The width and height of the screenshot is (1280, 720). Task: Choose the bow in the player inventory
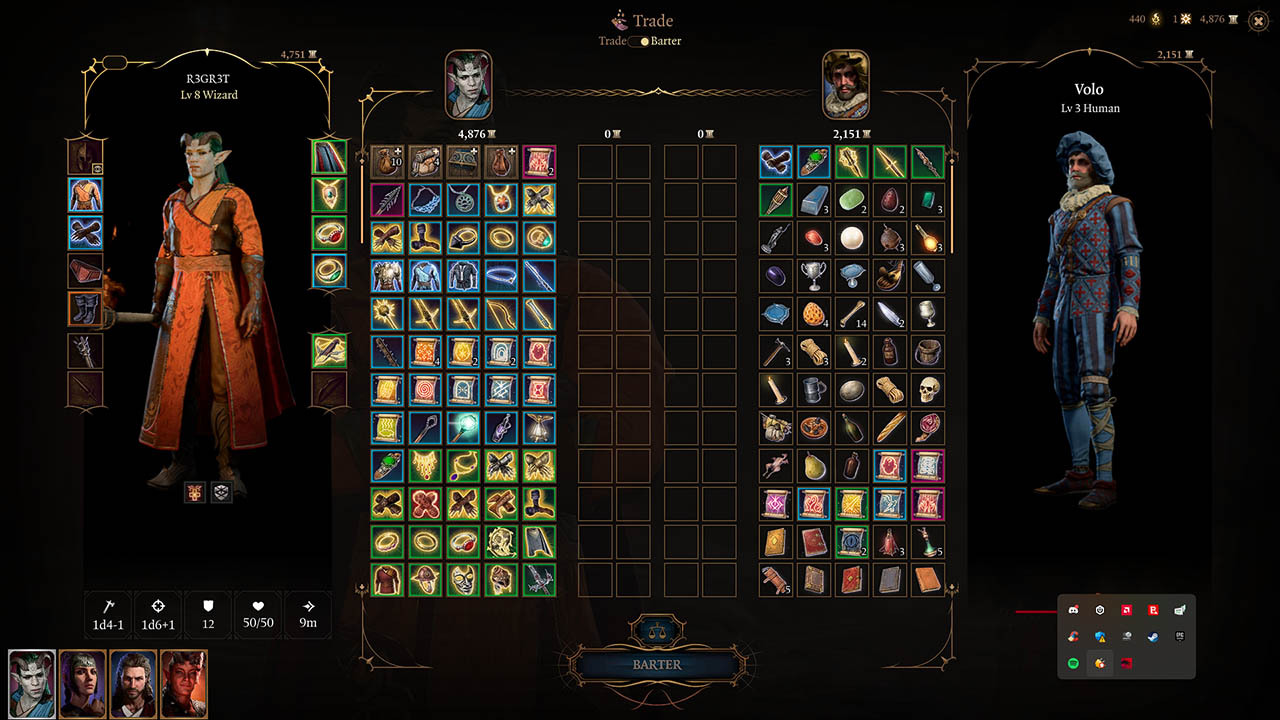502,314
